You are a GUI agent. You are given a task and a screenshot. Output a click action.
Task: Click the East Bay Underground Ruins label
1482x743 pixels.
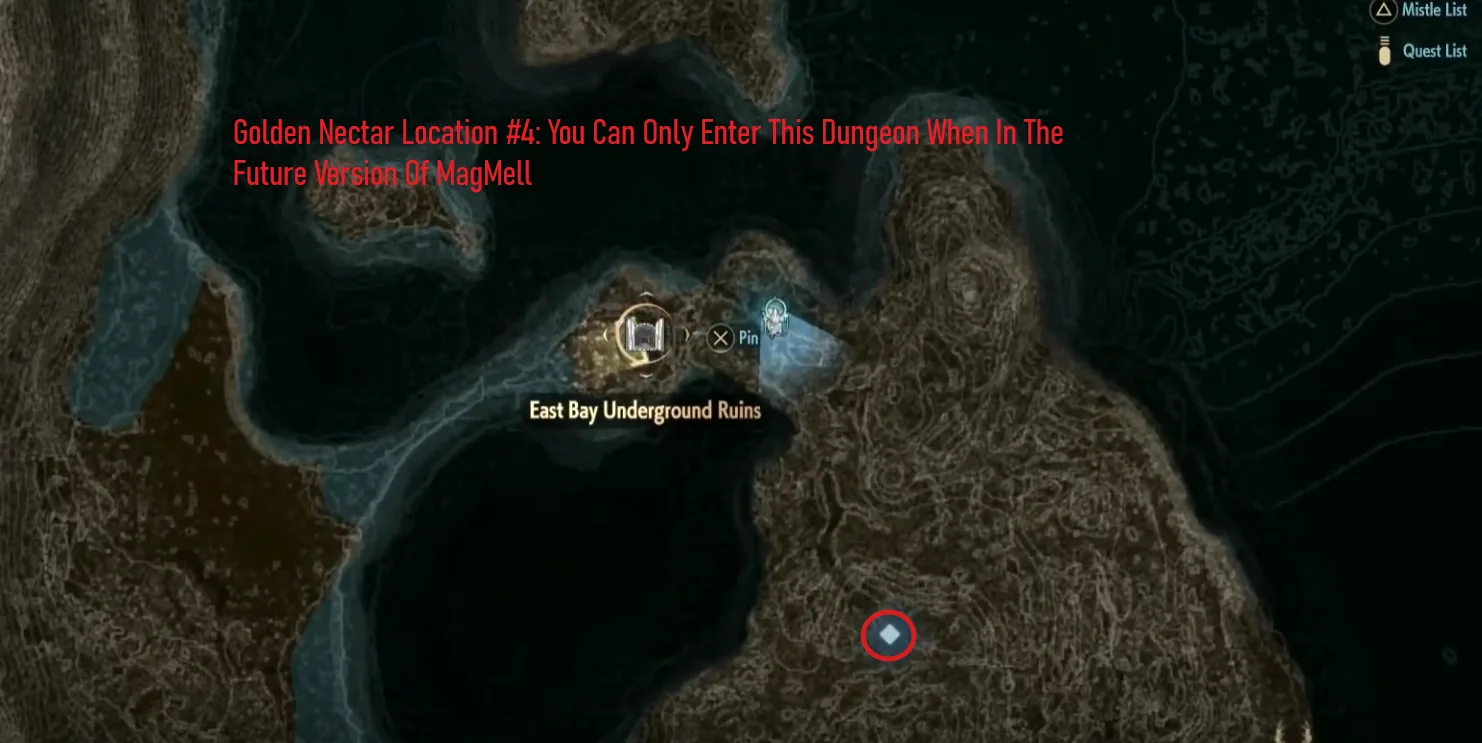645,411
